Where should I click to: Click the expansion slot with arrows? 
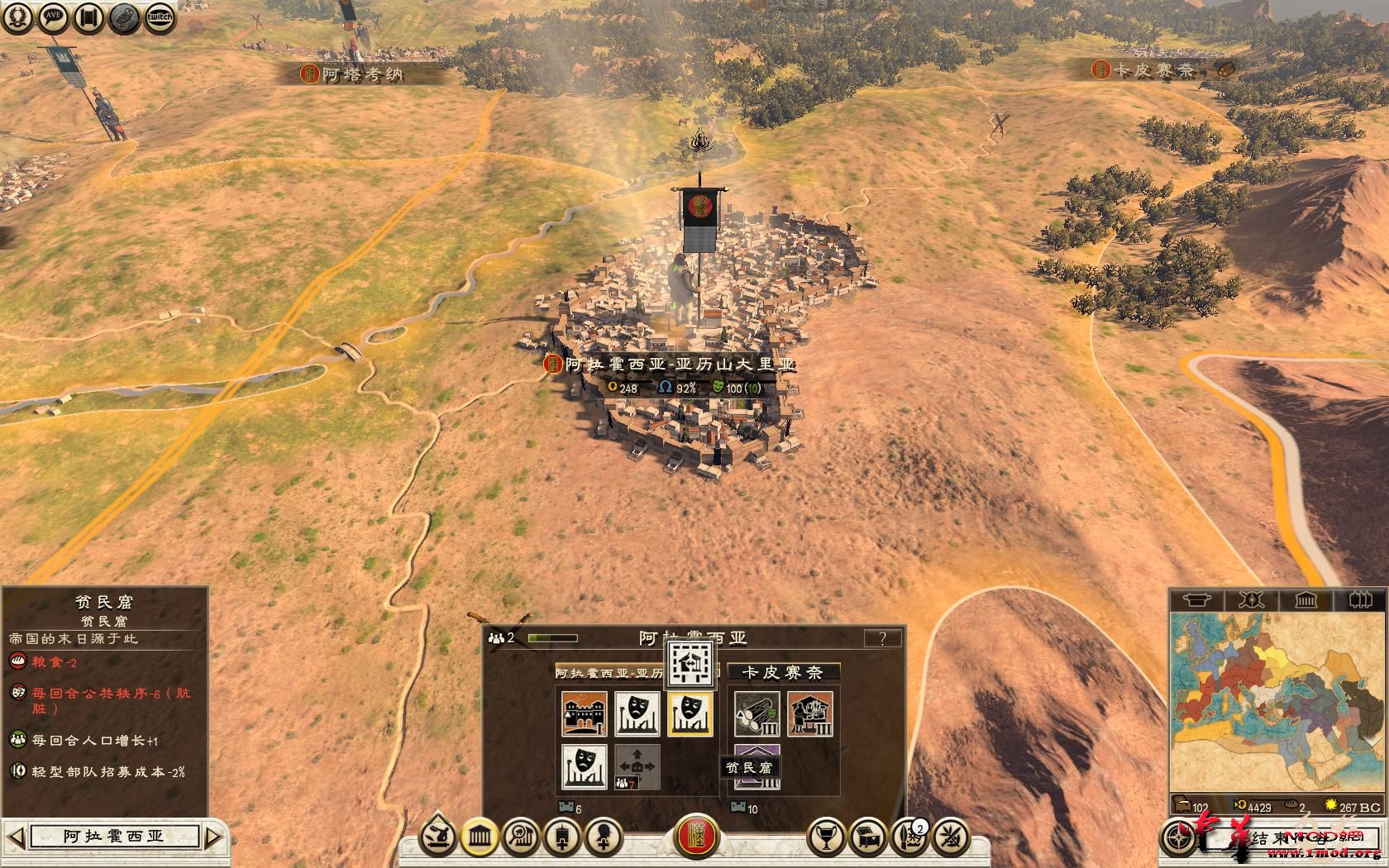pyautogui.click(x=637, y=766)
